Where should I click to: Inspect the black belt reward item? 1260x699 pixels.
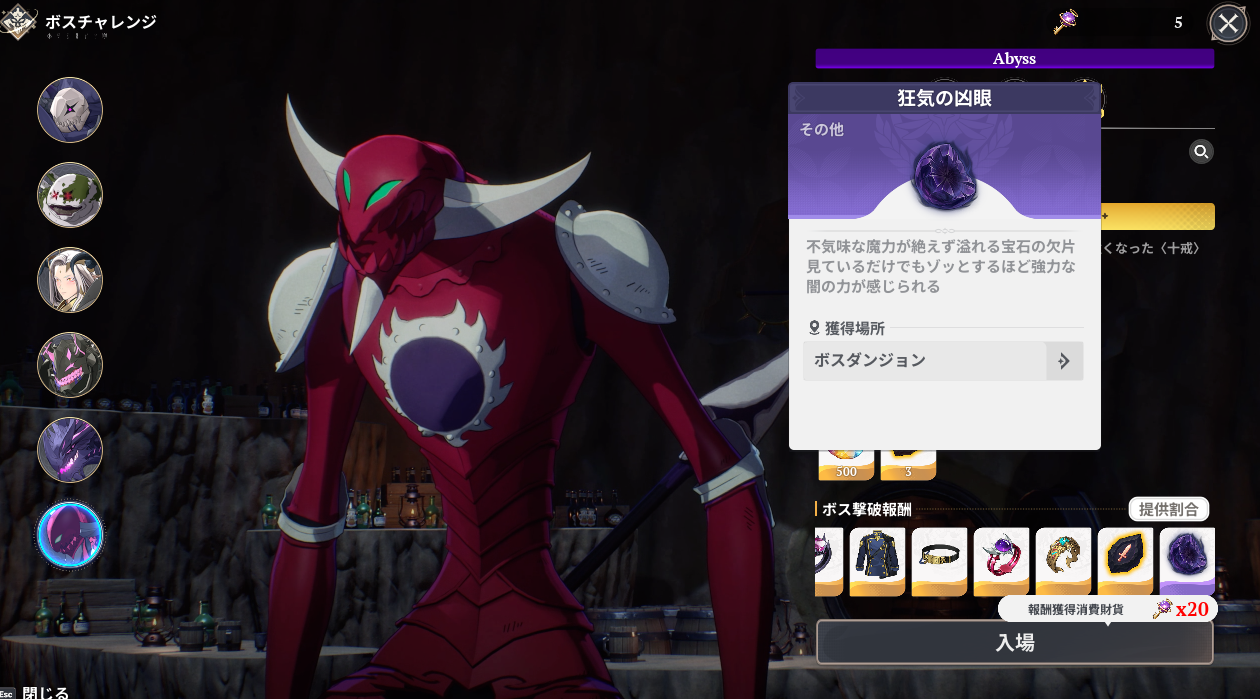tap(939, 561)
